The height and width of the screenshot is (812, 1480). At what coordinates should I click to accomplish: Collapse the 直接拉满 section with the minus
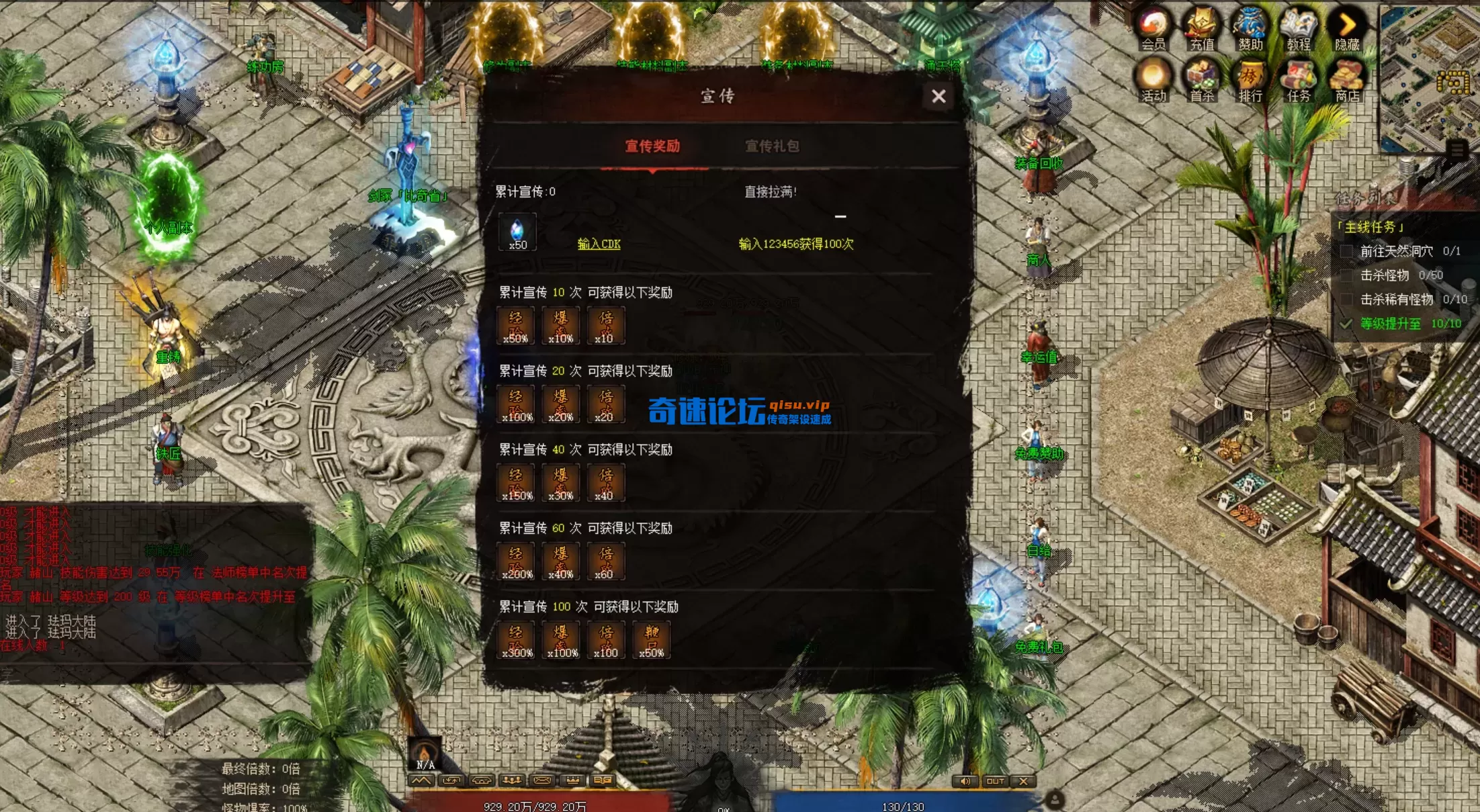point(840,216)
